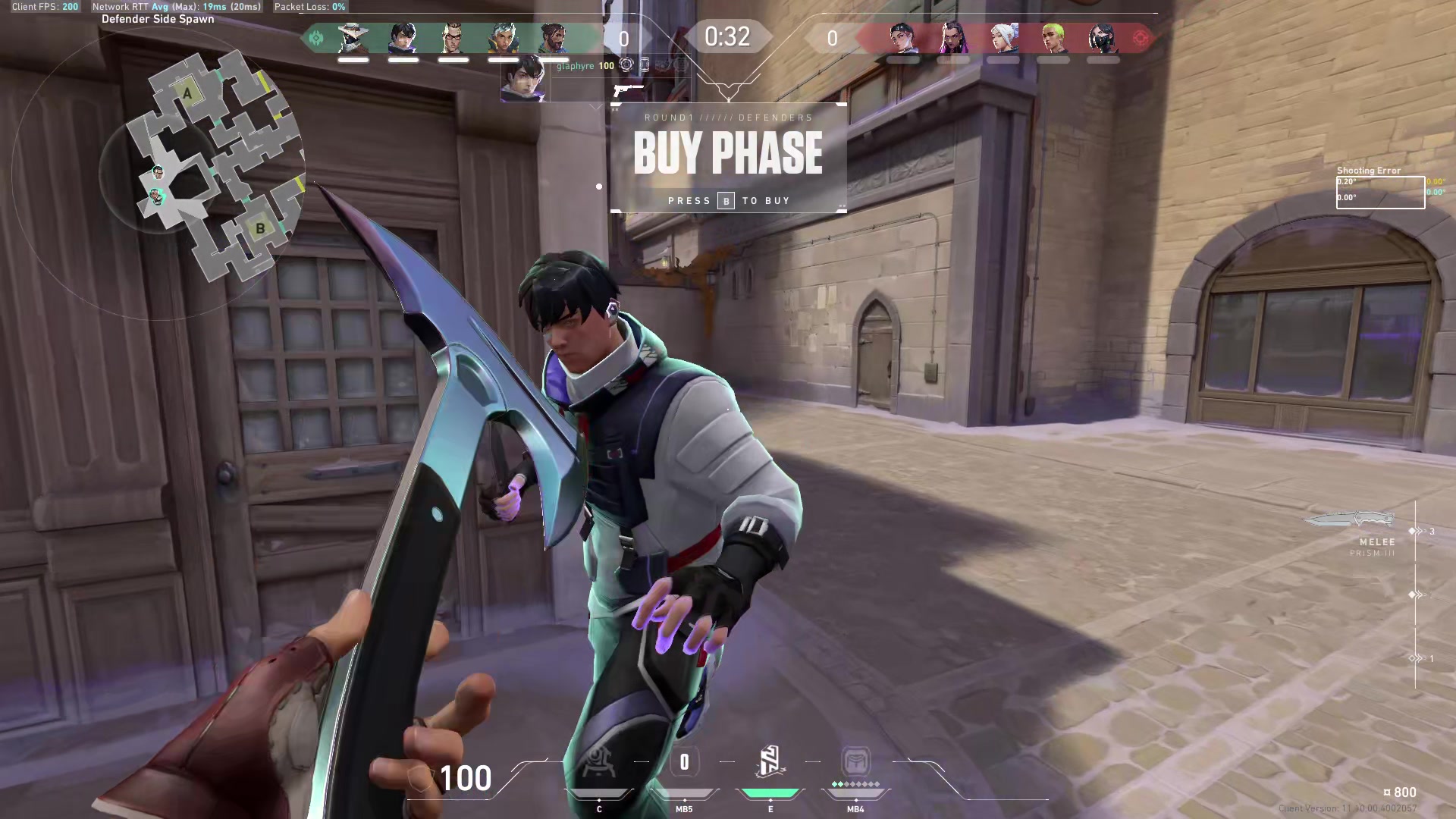Screen dimensions: 1456x819
Task: Click the defenders' team emblem on scoreboard
Action: (315, 38)
